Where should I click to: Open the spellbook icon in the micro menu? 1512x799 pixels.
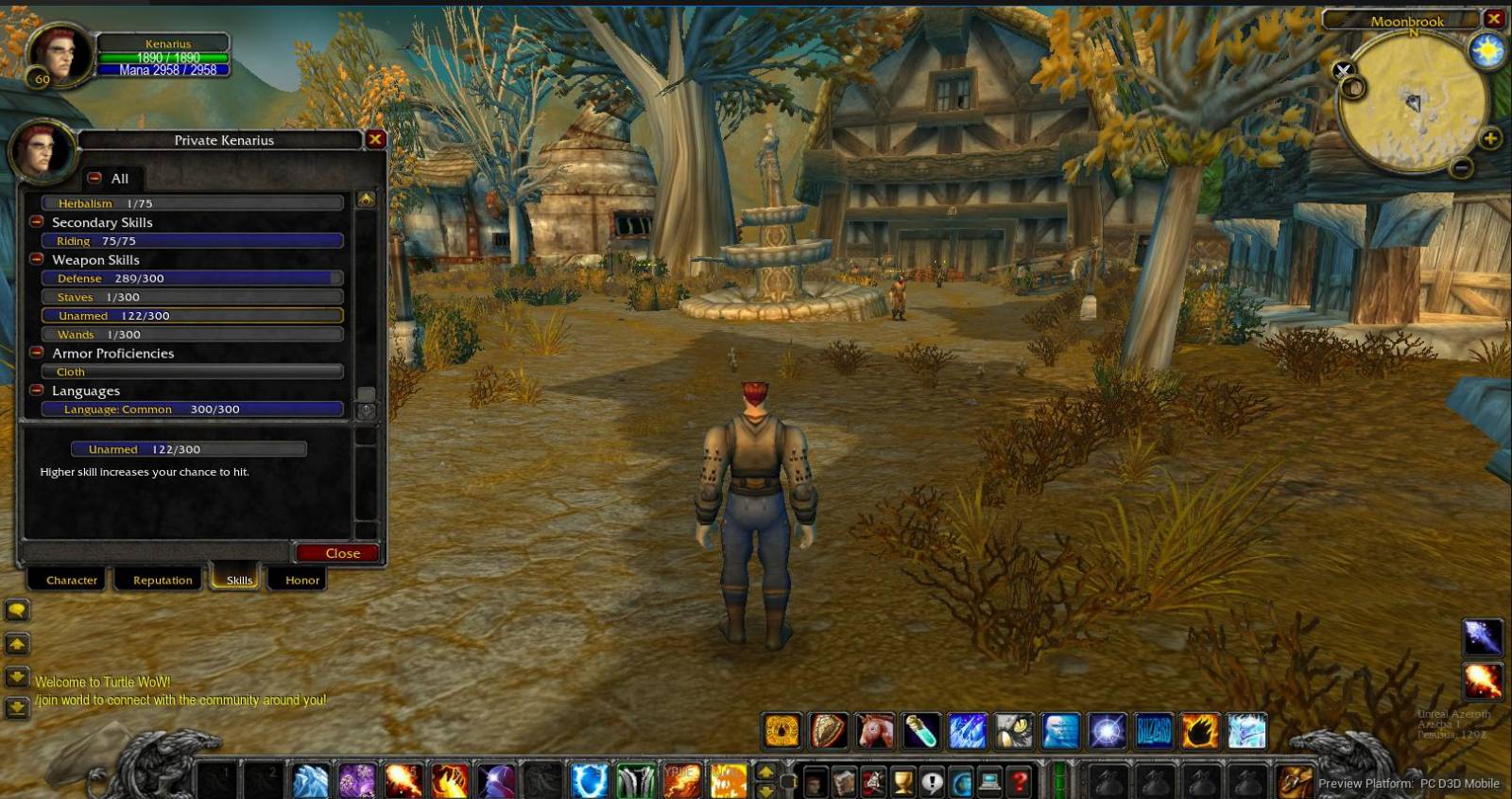click(844, 782)
